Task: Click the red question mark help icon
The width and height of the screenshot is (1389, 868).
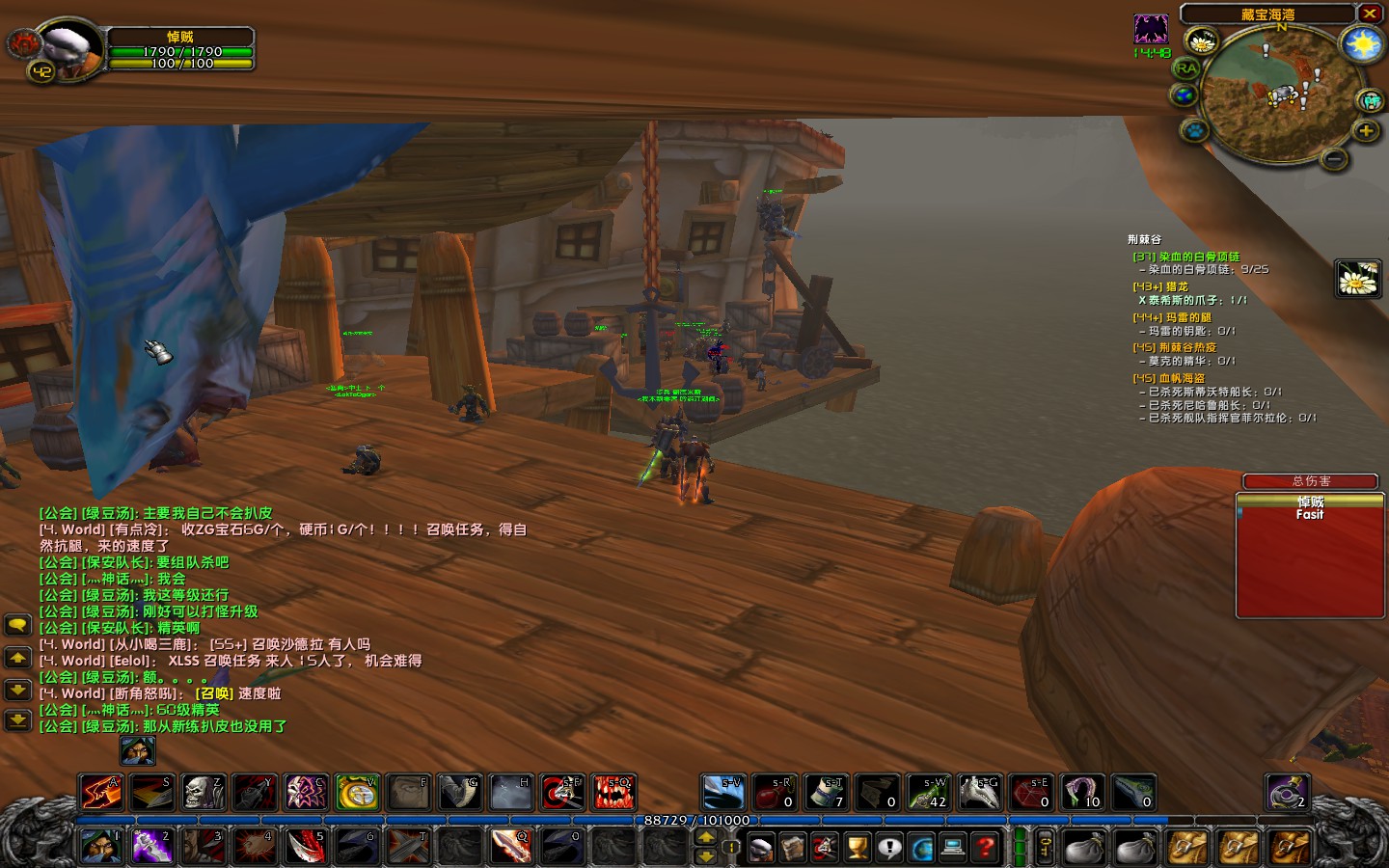Action: (985, 849)
